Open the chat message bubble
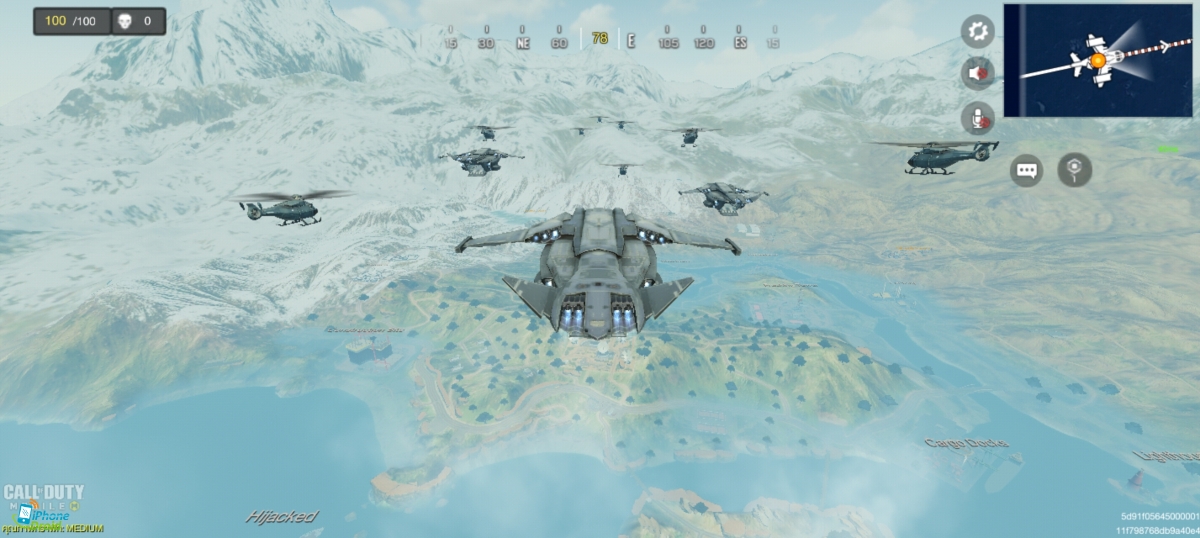The height and width of the screenshot is (538, 1200). tap(1026, 170)
